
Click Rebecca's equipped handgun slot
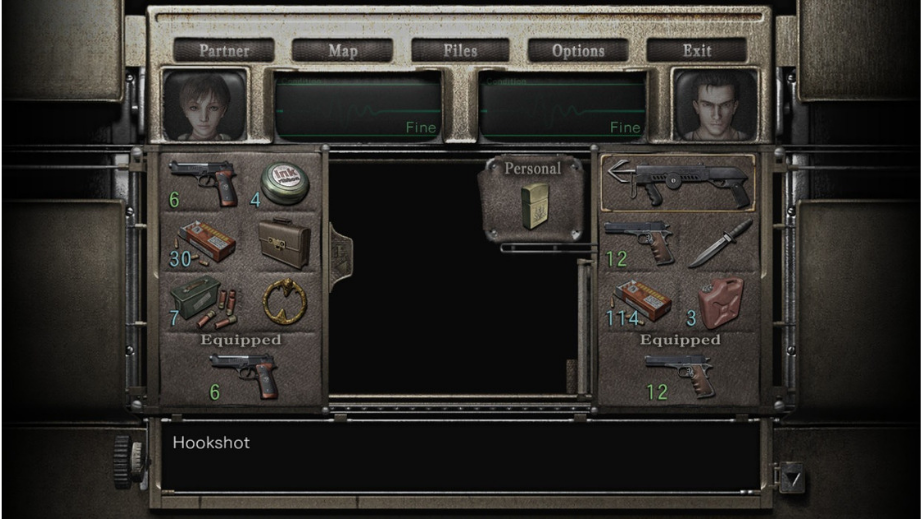(x=242, y=373)
